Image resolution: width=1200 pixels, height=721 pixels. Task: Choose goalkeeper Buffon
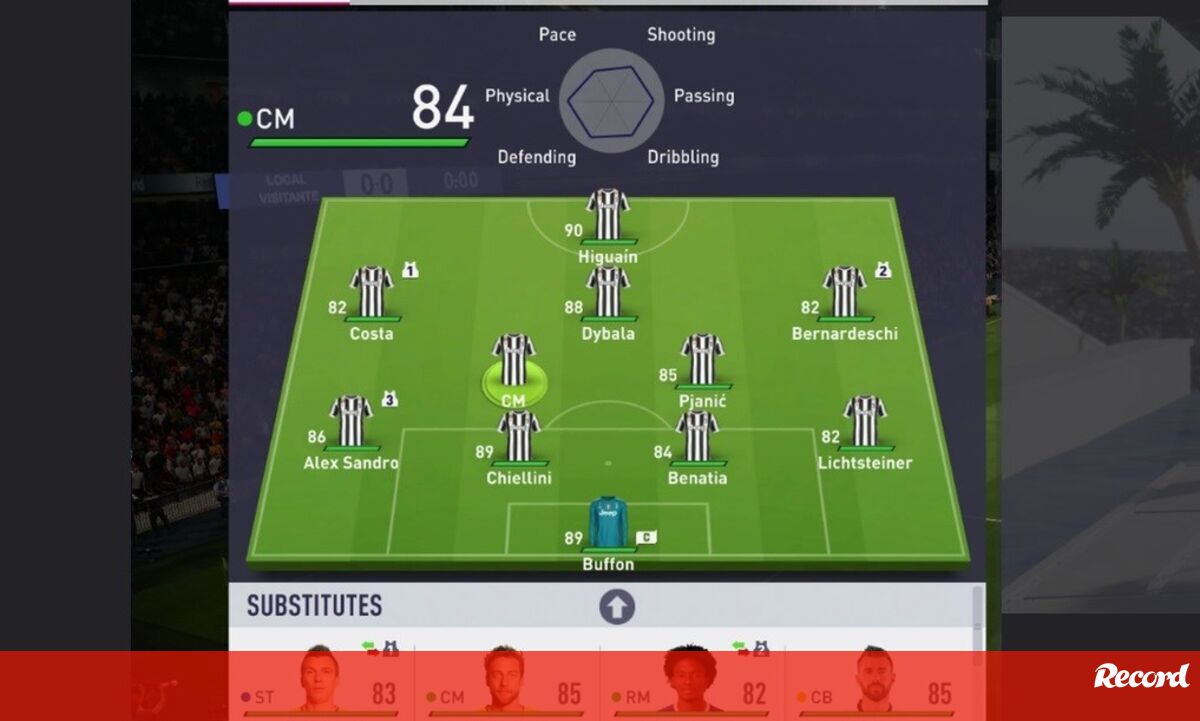click(x=608, y=523)
